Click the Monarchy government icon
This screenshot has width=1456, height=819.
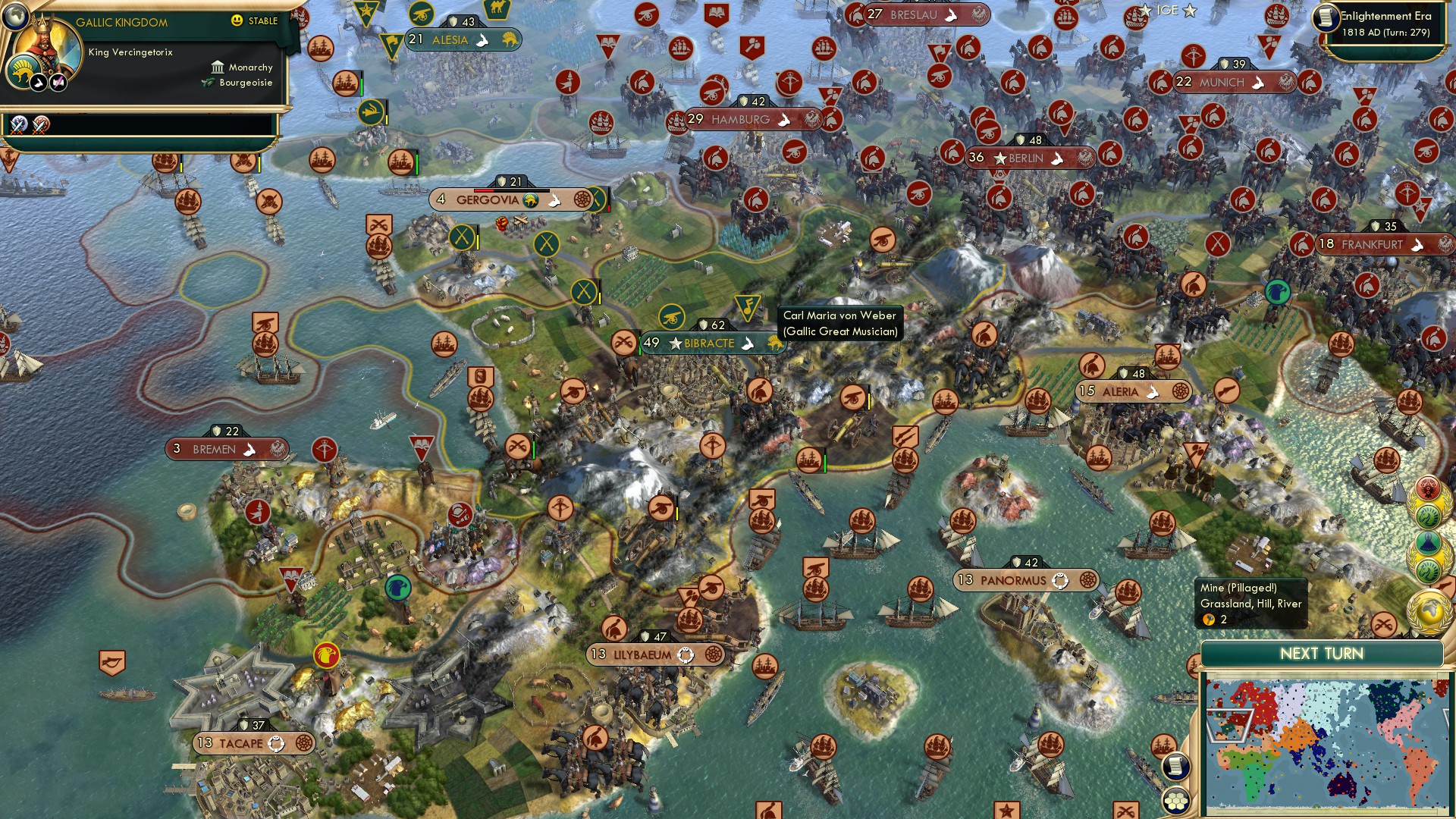pos(218,67)
